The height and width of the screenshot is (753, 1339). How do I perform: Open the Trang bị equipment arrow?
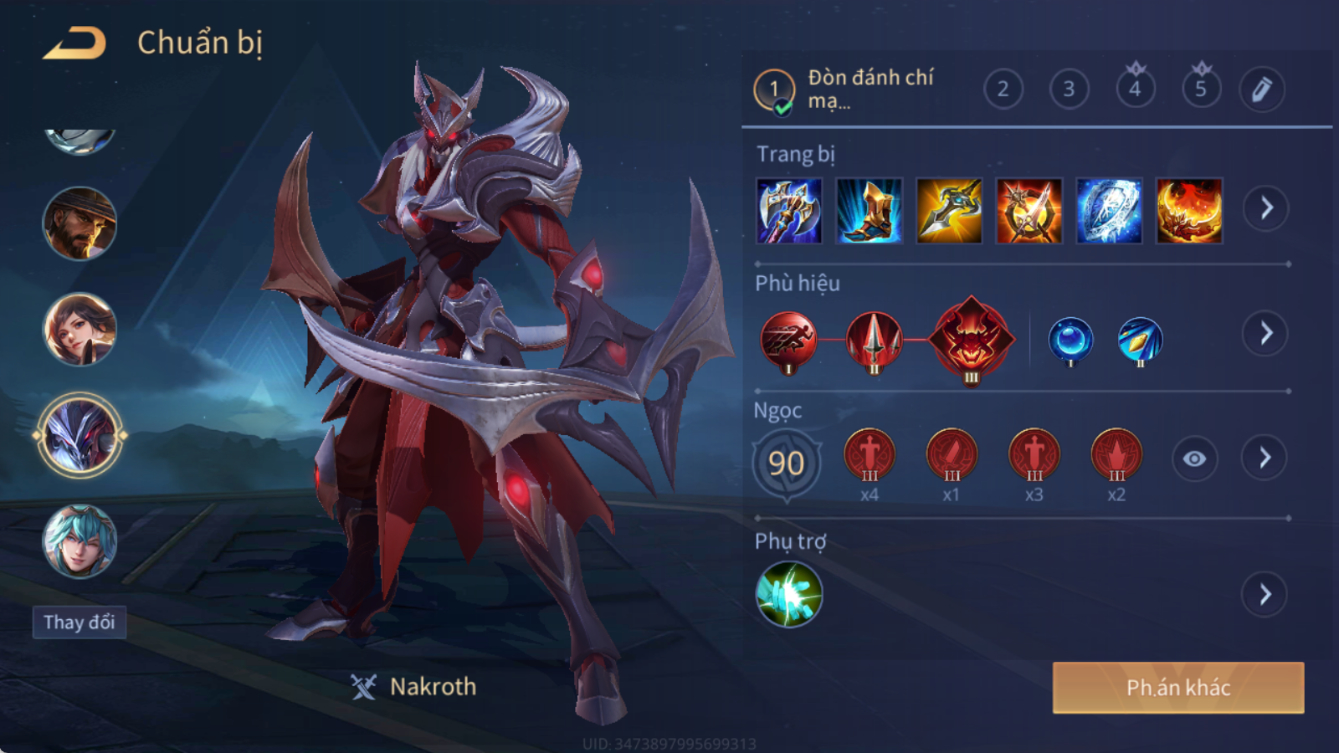1265,209
